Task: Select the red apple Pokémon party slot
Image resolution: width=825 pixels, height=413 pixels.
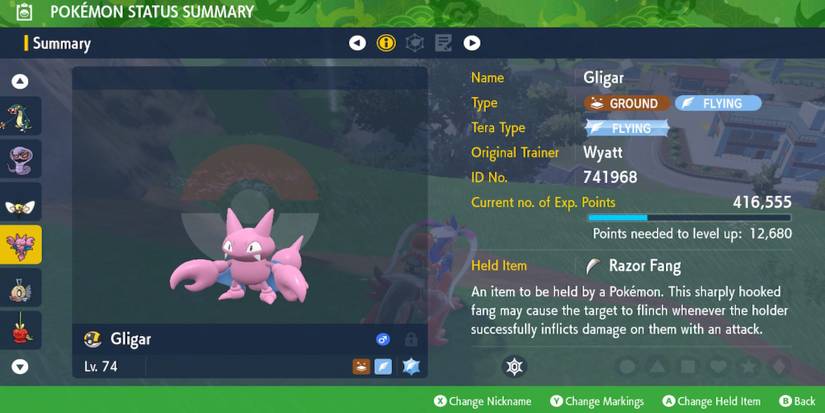Action: point(21,329)
